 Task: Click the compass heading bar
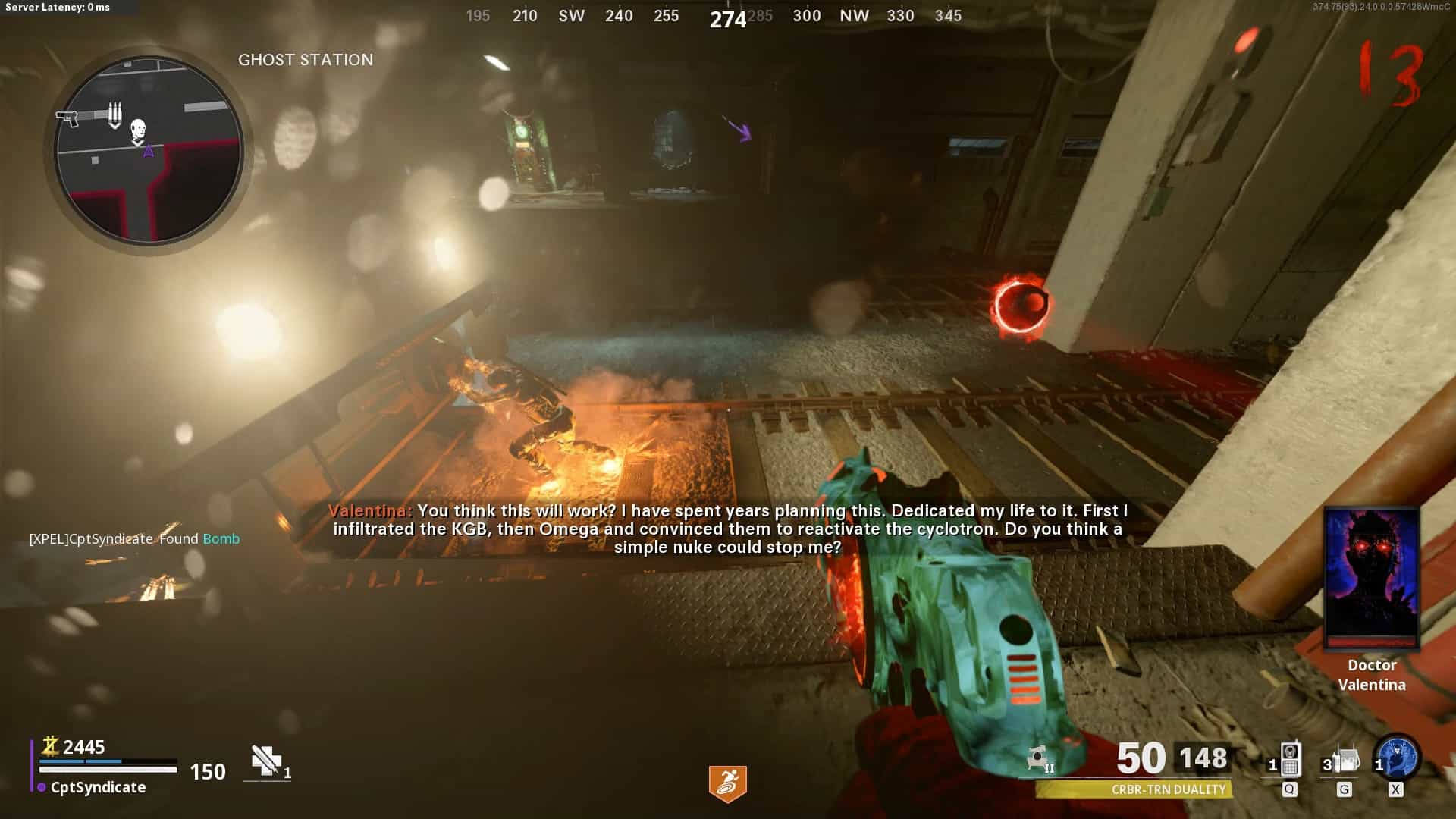click(x=714, y=17)
